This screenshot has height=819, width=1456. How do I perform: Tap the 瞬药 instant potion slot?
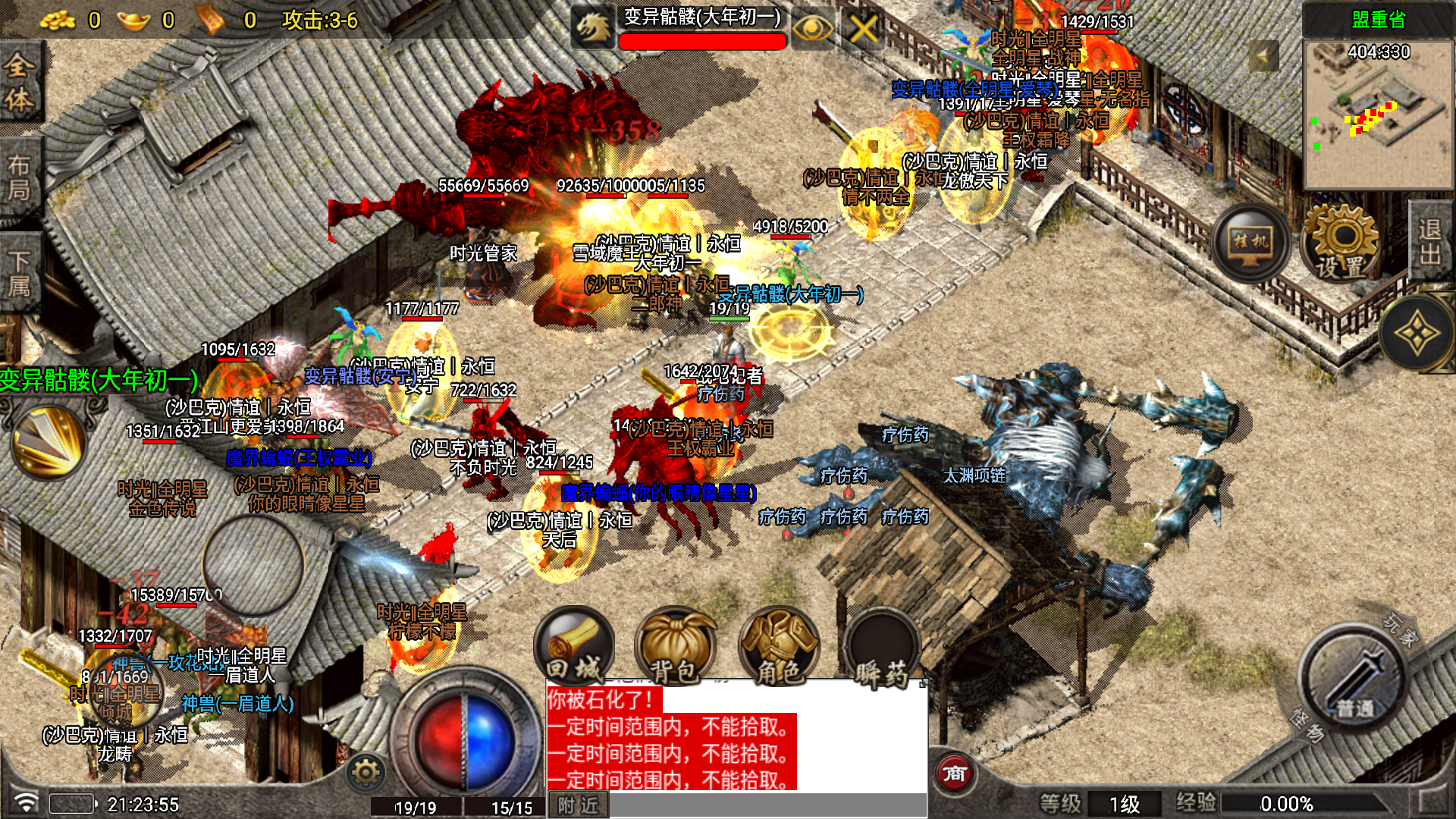pyautogui.click(x=882, y=647)
